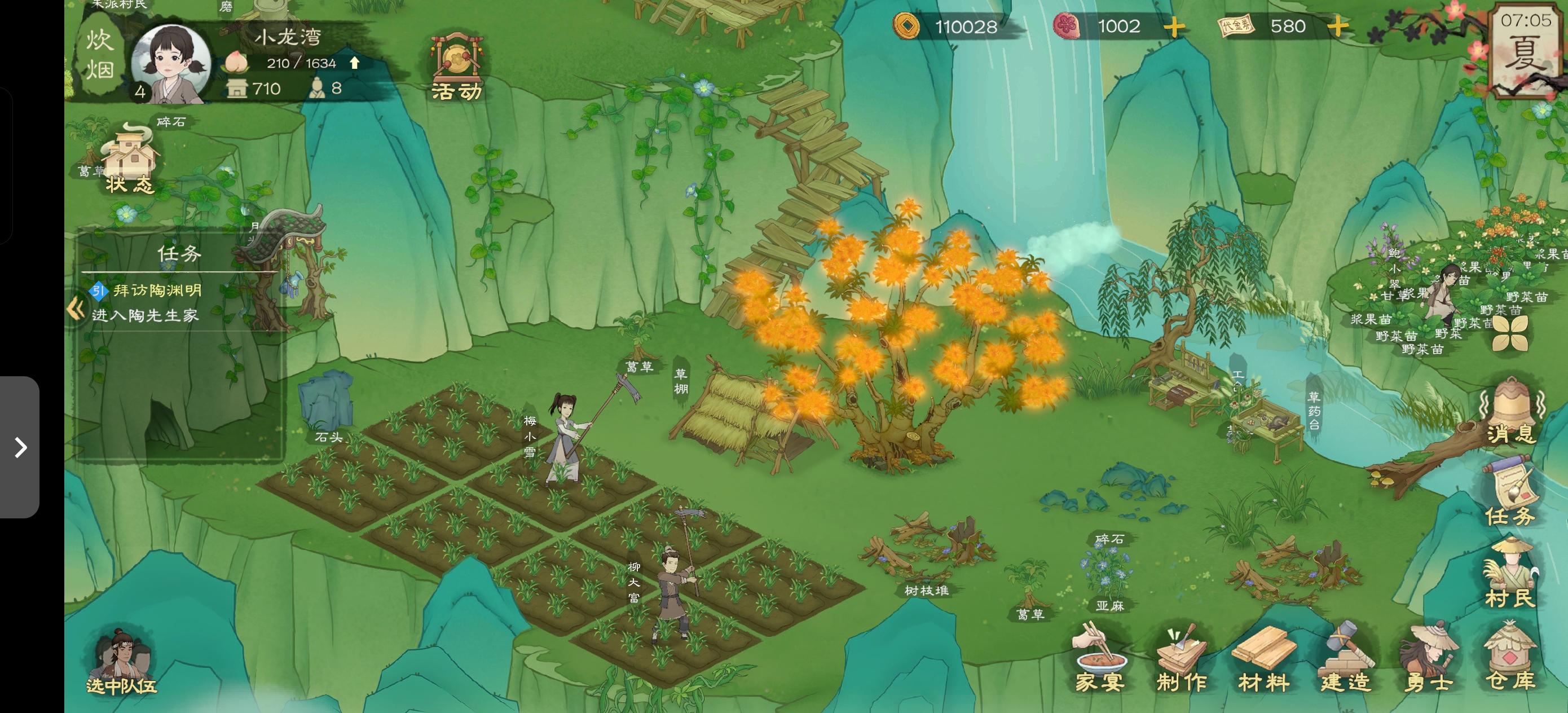This screenshot has width=1568, height=713.
Task: Add more red flower currency with plus
Action: tap(1174, 27)
